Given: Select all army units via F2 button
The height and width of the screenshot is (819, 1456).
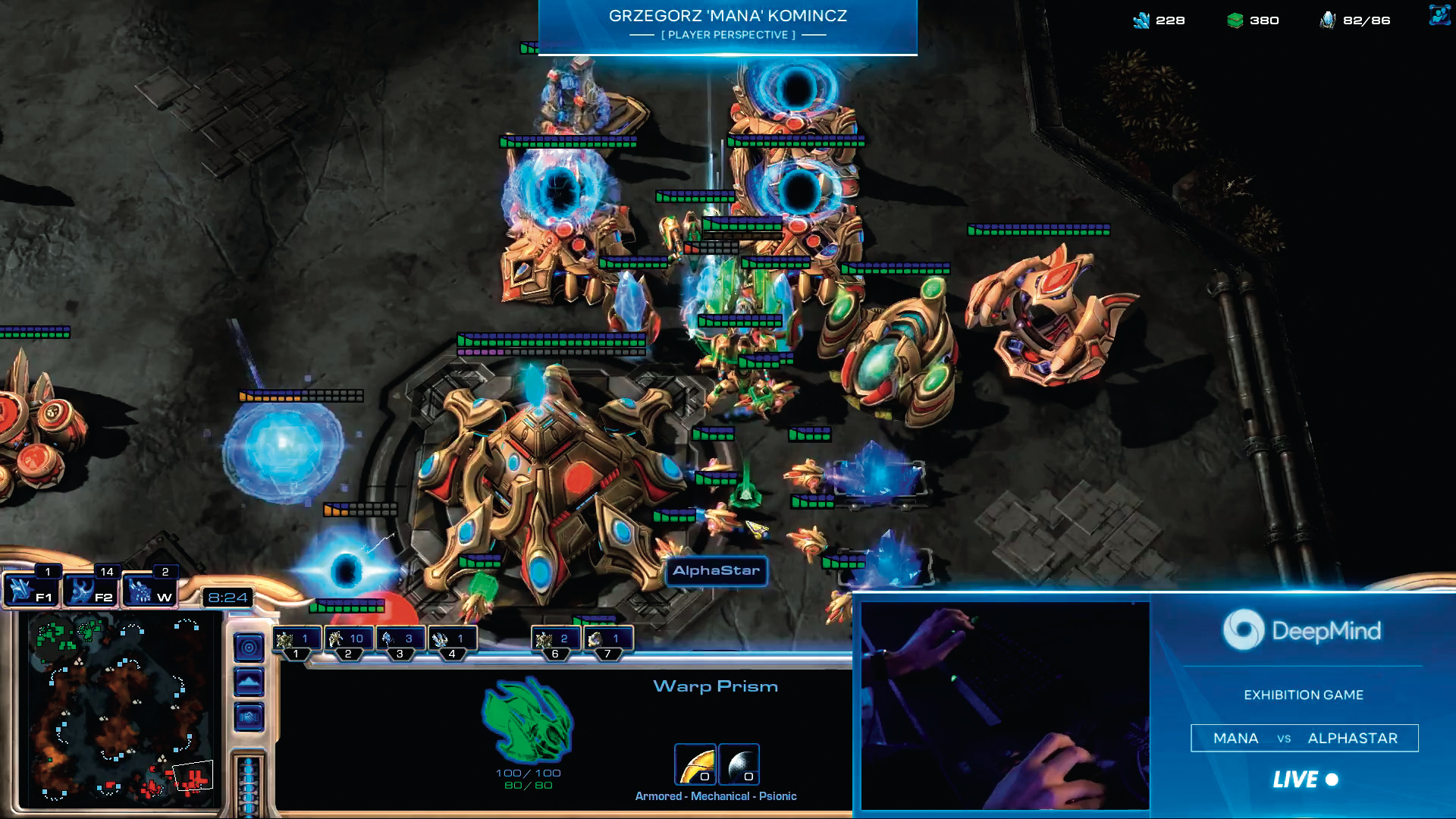Looking at the screenshot, I should coord(89,591).
